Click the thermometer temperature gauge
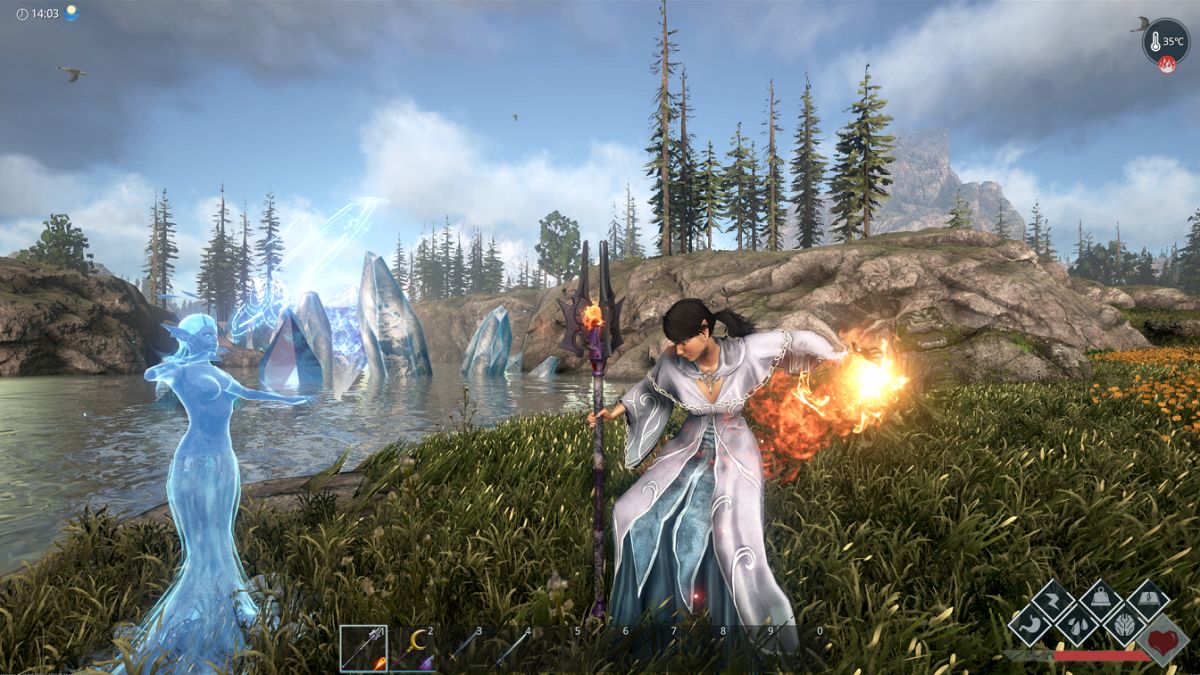 [1165, 41]
